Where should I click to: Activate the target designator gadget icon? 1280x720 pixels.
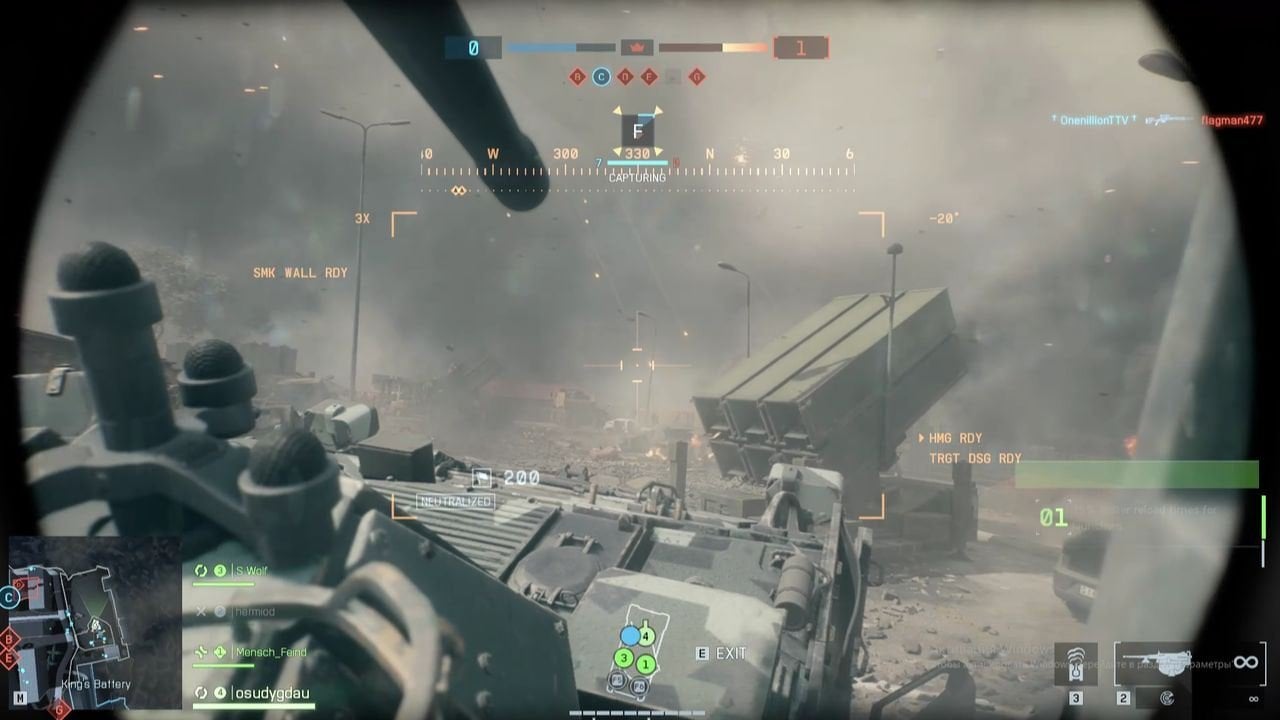[1076, 662]
